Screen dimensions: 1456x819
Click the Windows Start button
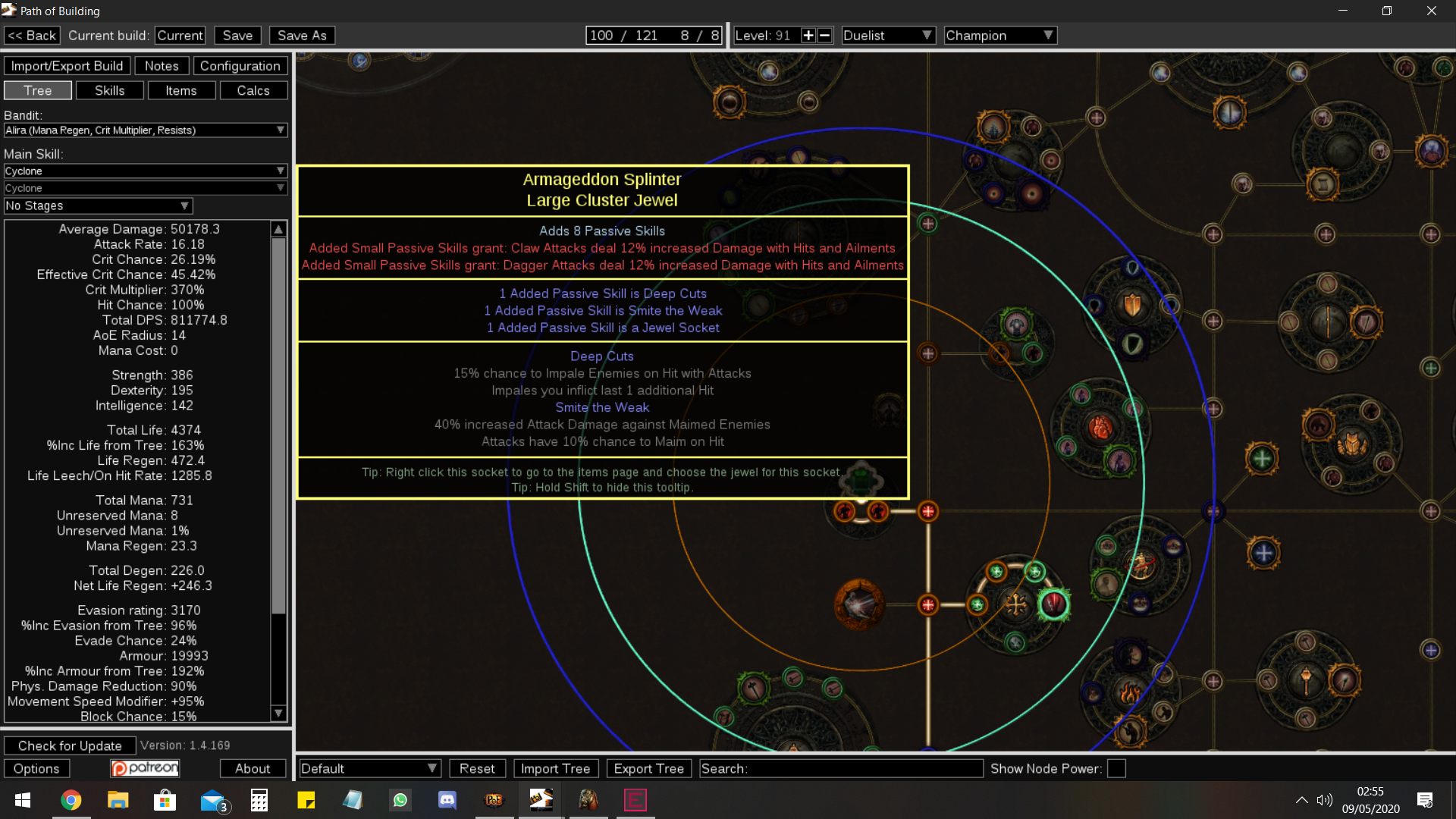(x=22, y=799)
